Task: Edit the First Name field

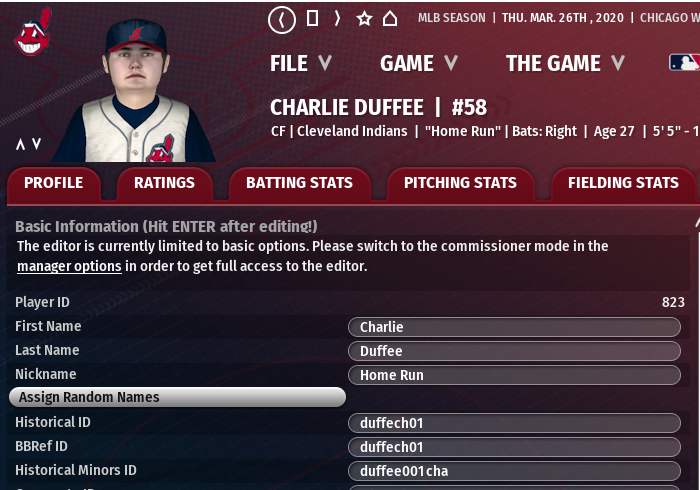Action: pos(514,327)
